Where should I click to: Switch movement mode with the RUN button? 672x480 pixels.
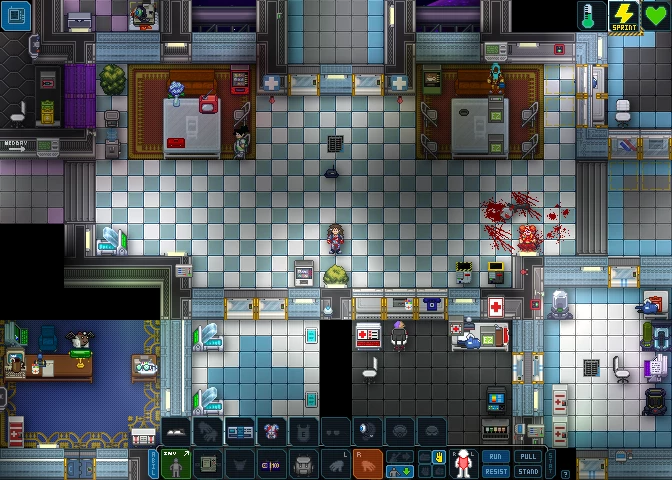495,456
